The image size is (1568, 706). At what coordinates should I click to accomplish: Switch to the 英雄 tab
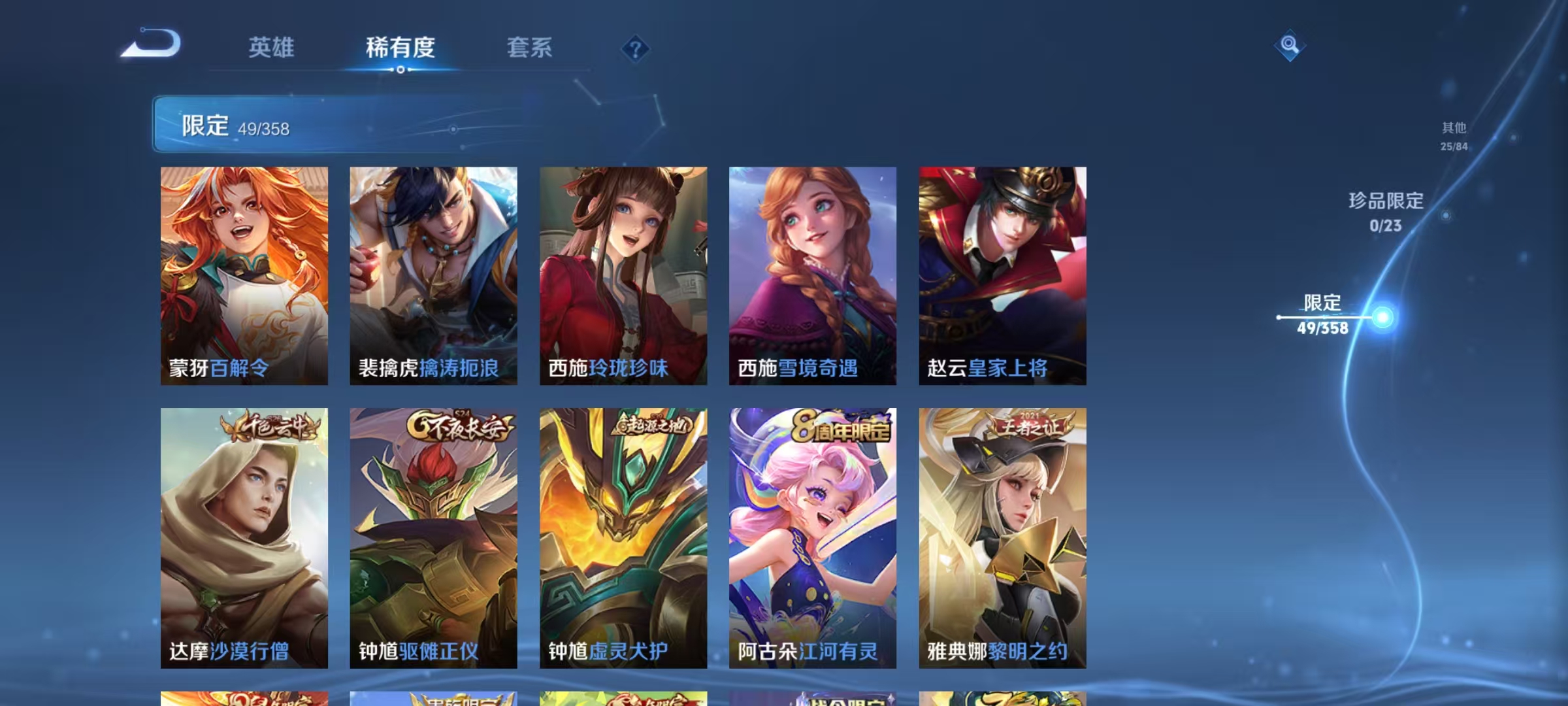[272, 48]
